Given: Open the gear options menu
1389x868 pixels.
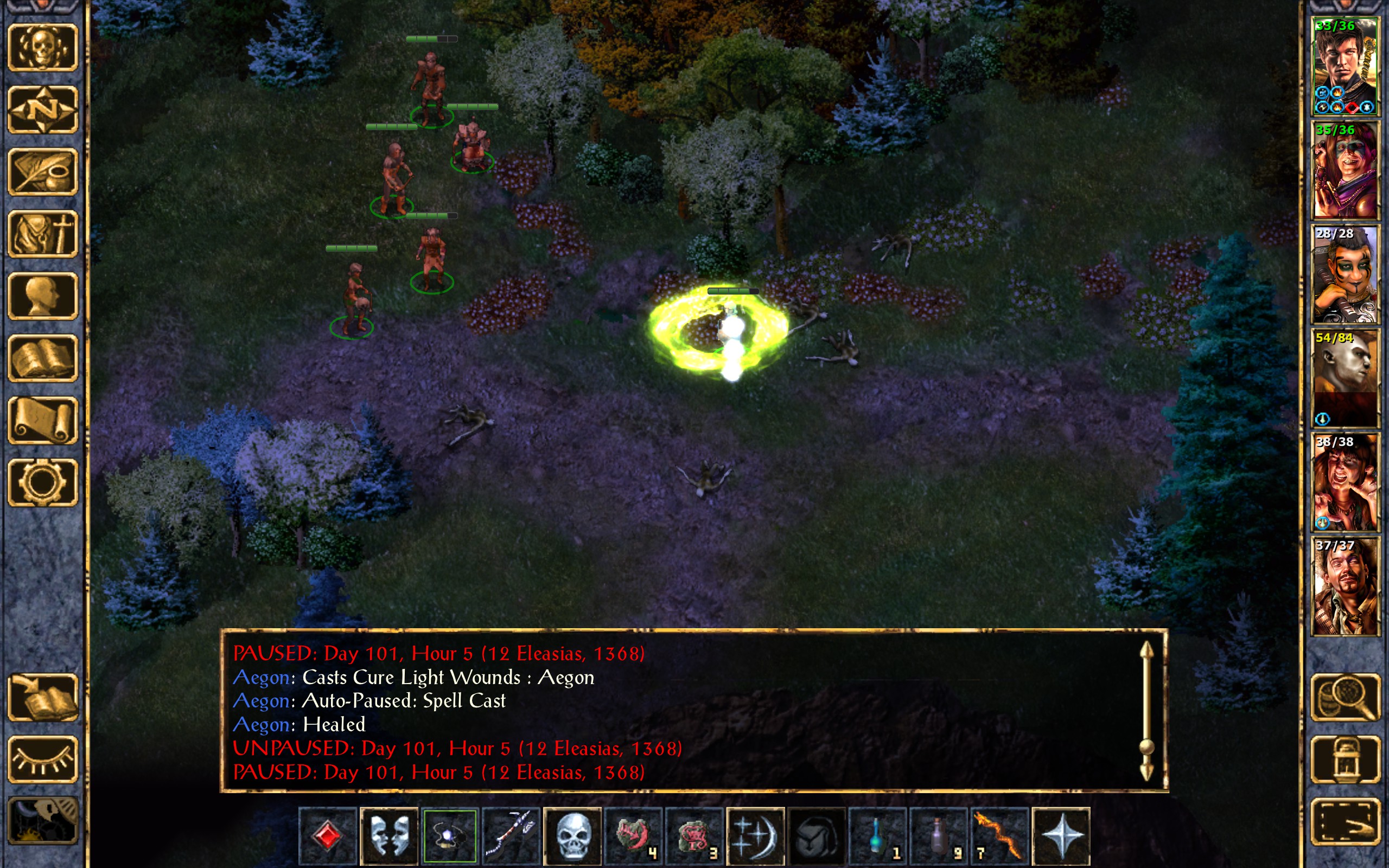Looking at the screenshot, I should [43, 482].
